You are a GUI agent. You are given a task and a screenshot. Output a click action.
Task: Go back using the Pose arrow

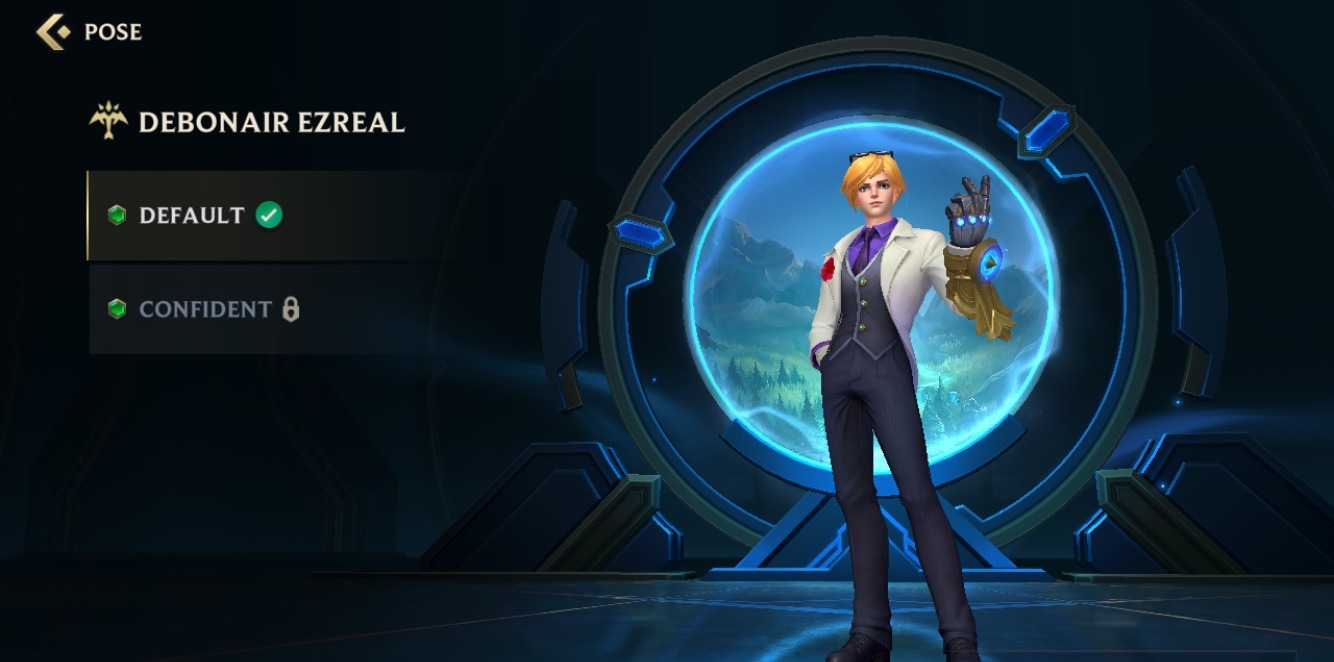click(x=53, y=32)
